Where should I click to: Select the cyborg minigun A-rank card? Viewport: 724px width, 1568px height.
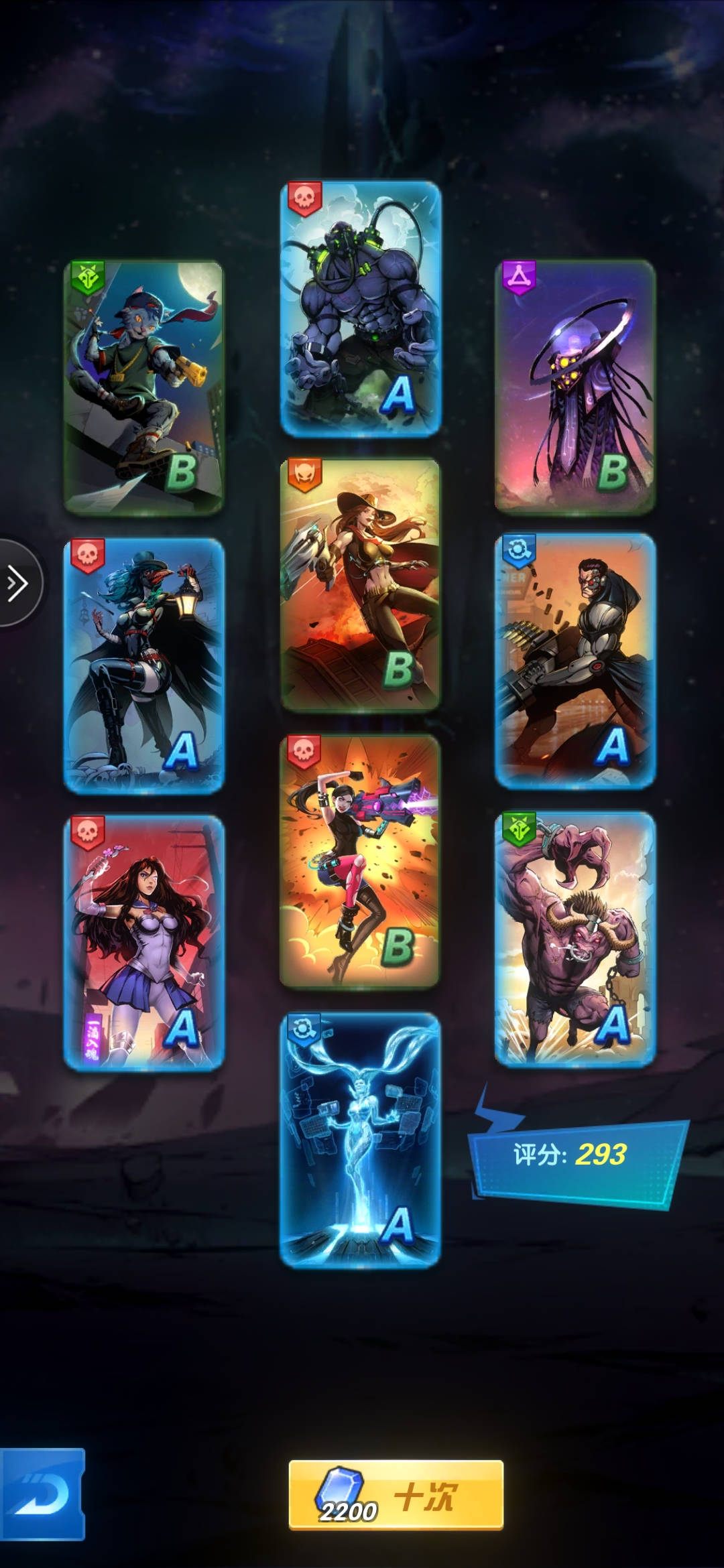point(575,661)
